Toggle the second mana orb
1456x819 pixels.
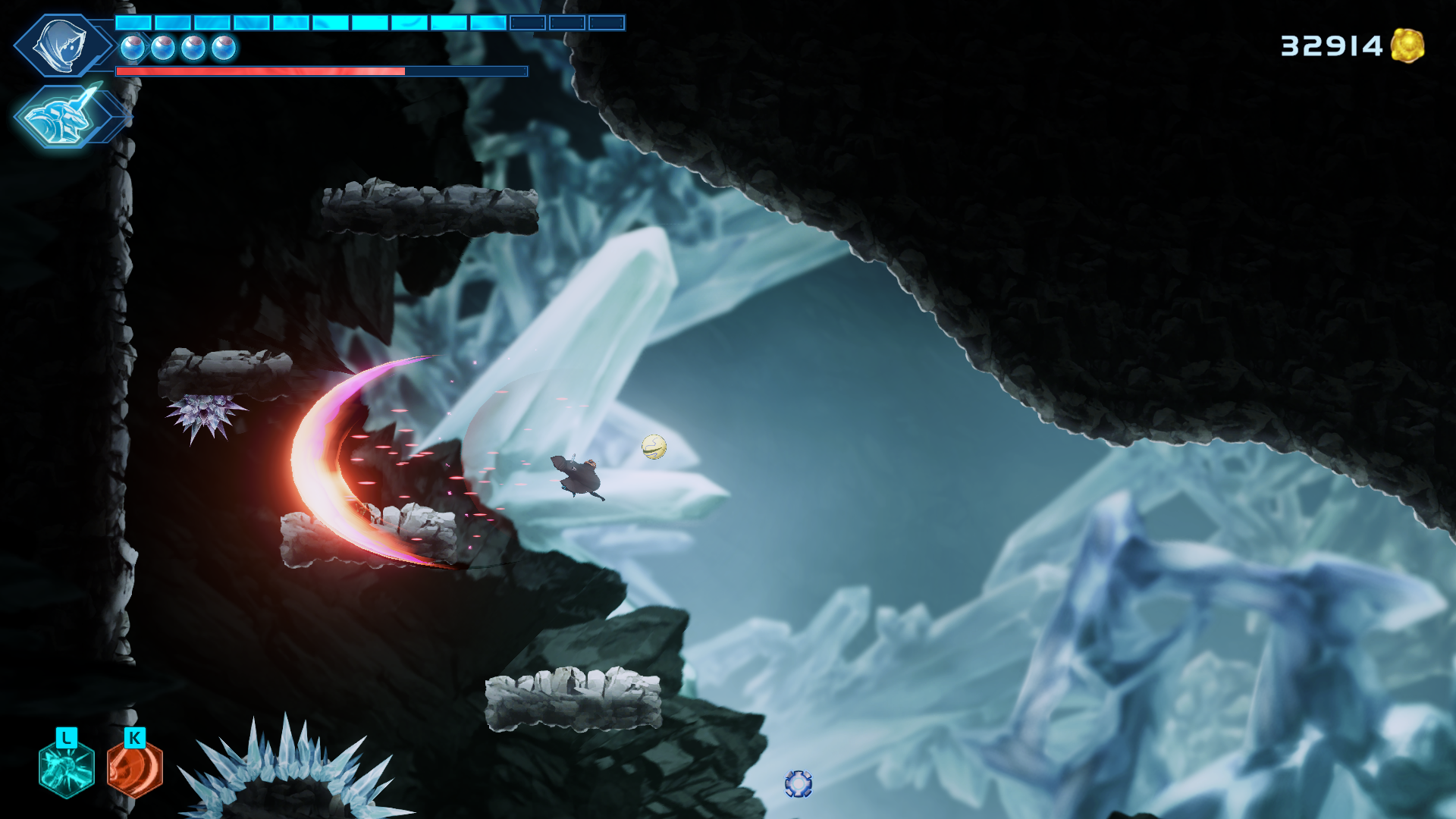163,47
